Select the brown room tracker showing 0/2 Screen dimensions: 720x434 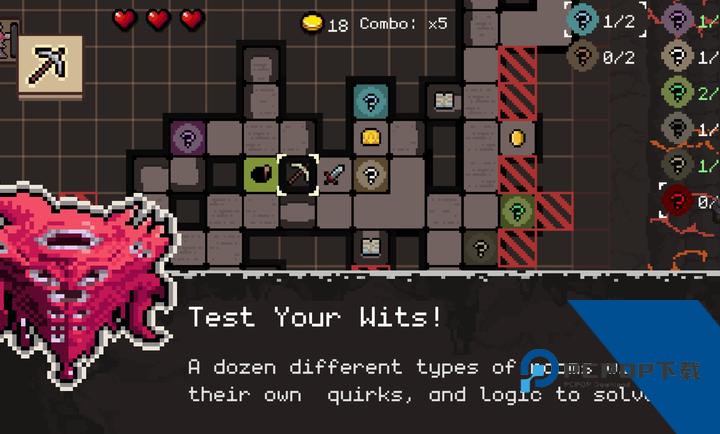(583, 56)
